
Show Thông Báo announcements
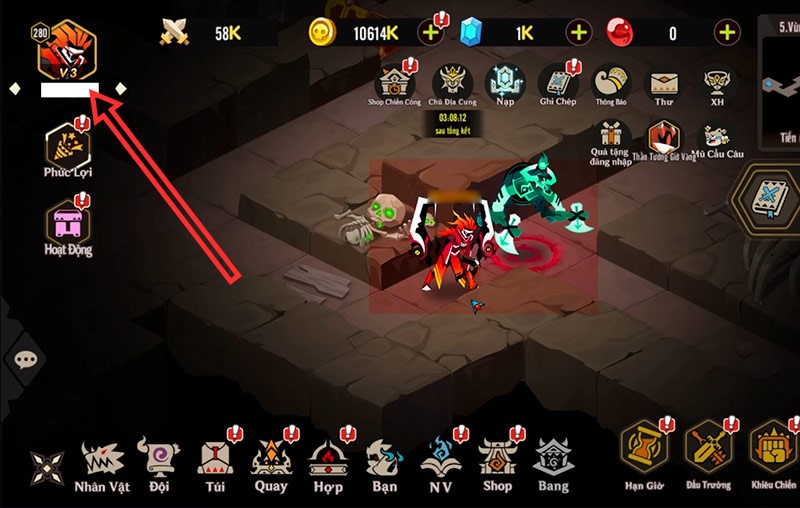610,83
